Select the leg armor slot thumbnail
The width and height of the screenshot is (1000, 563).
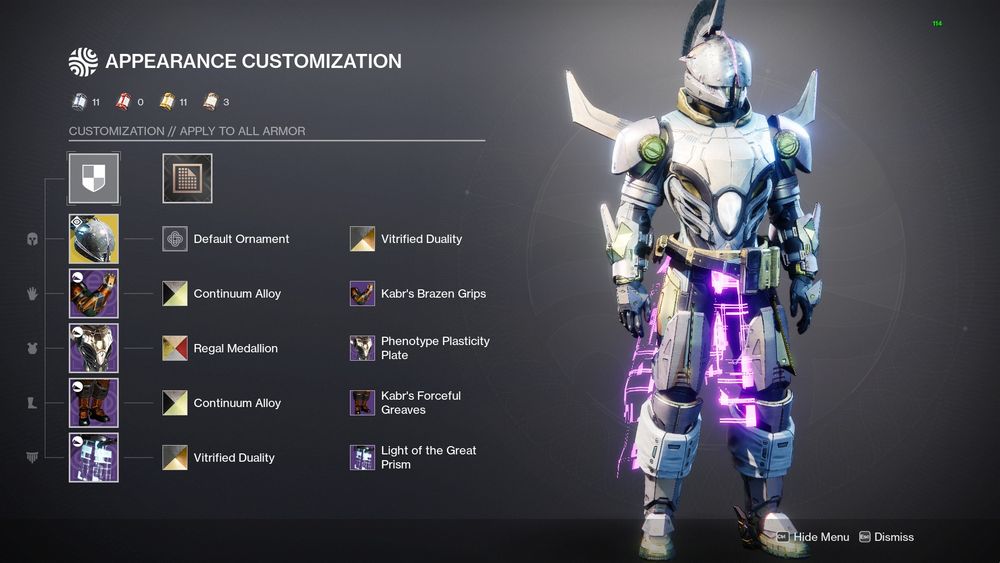pos(94,403)
